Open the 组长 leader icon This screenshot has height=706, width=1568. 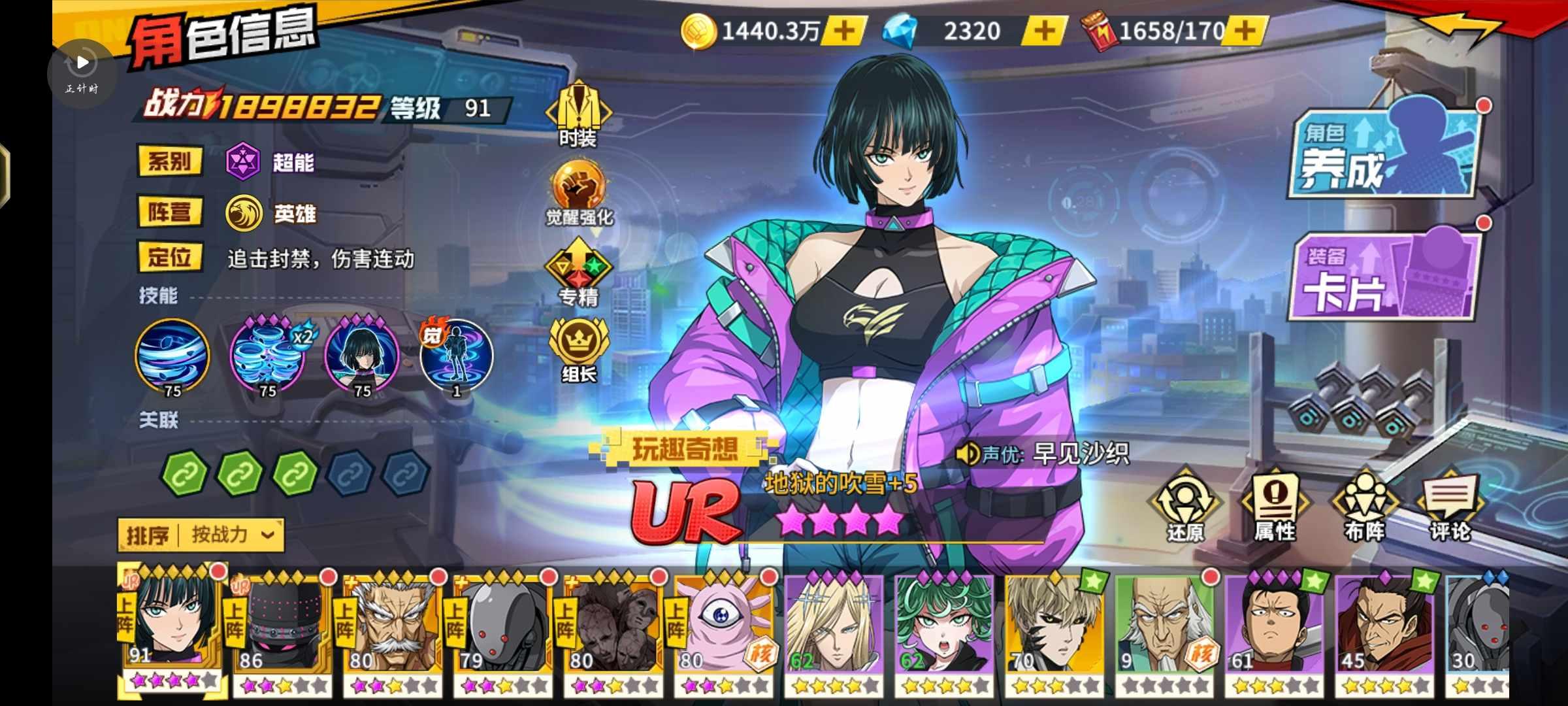point(579,350)
